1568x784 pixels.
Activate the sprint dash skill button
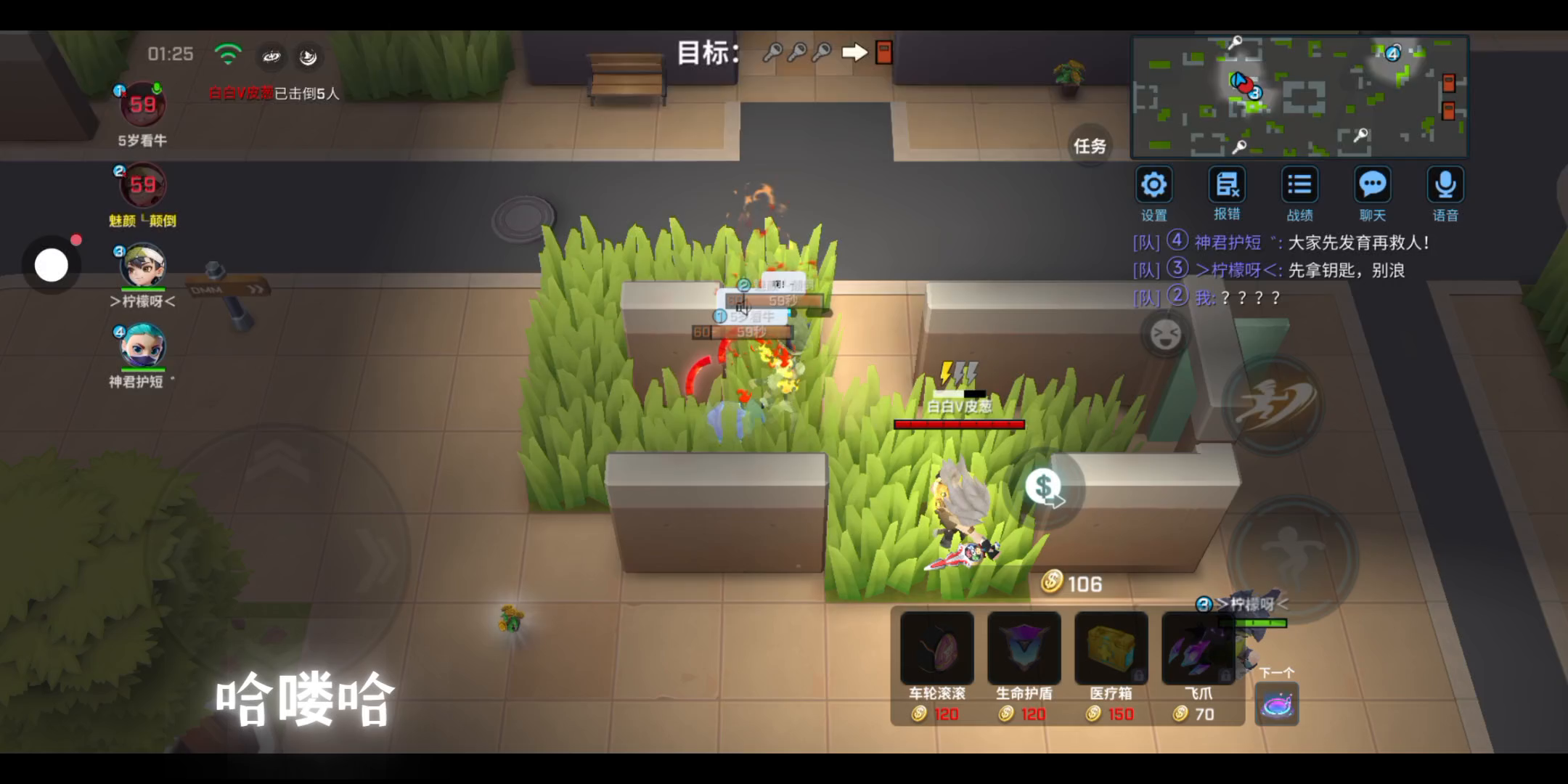1273,404
